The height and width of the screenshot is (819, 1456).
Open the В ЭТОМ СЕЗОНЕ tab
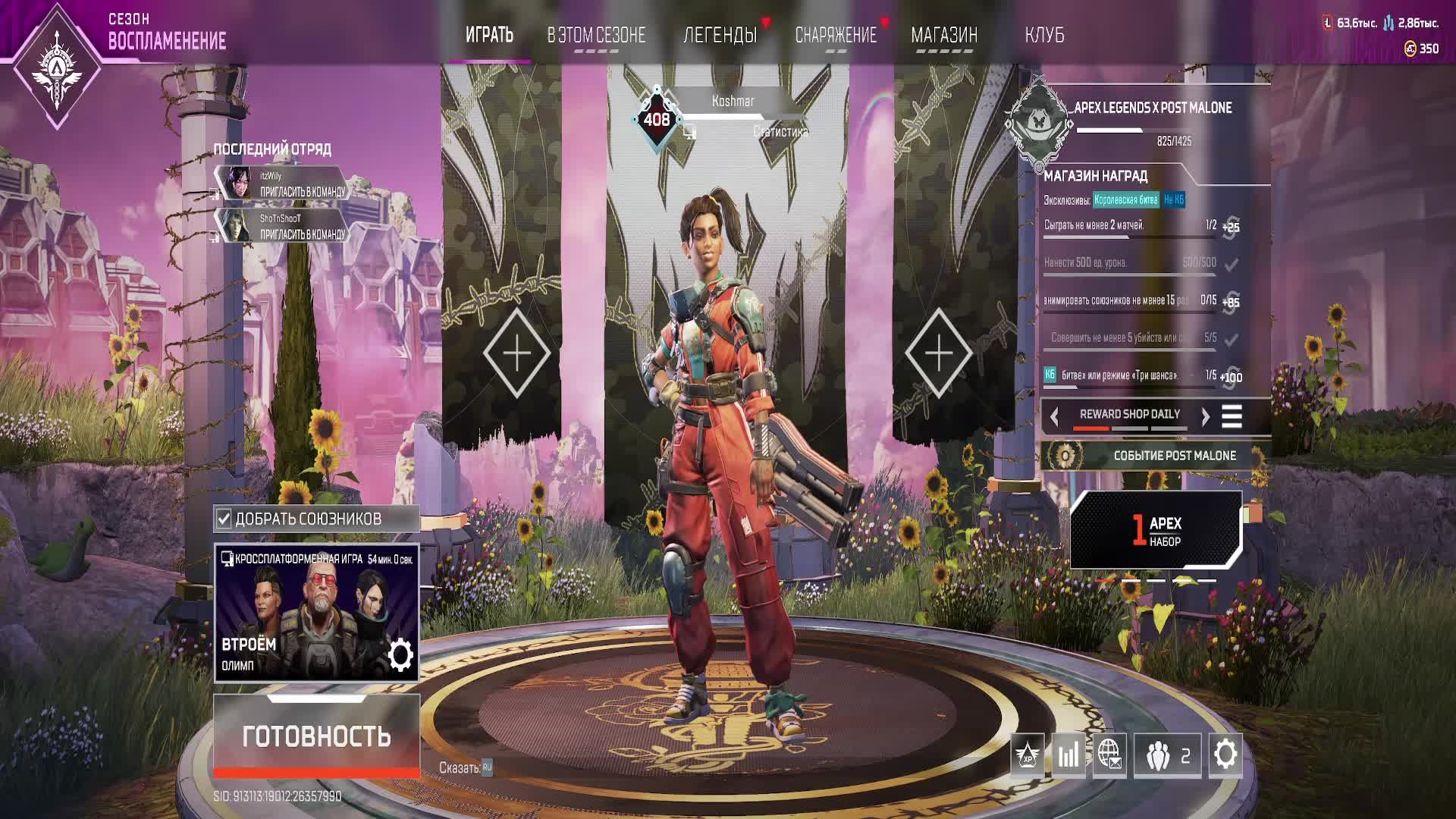[596, 35]
